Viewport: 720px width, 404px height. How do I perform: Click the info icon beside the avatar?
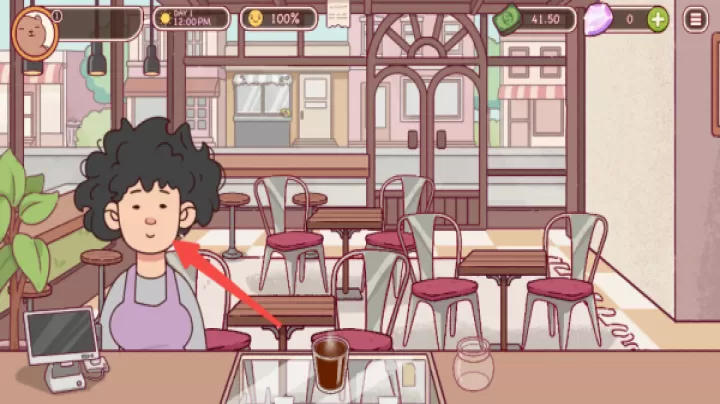point(57,16)
